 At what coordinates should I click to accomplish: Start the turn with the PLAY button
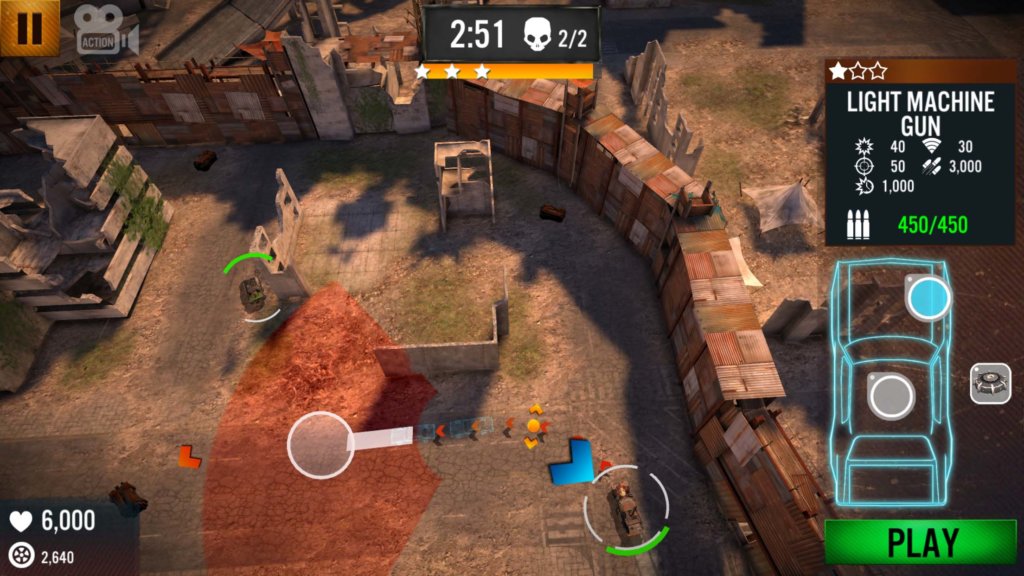[x=920, y=543]
